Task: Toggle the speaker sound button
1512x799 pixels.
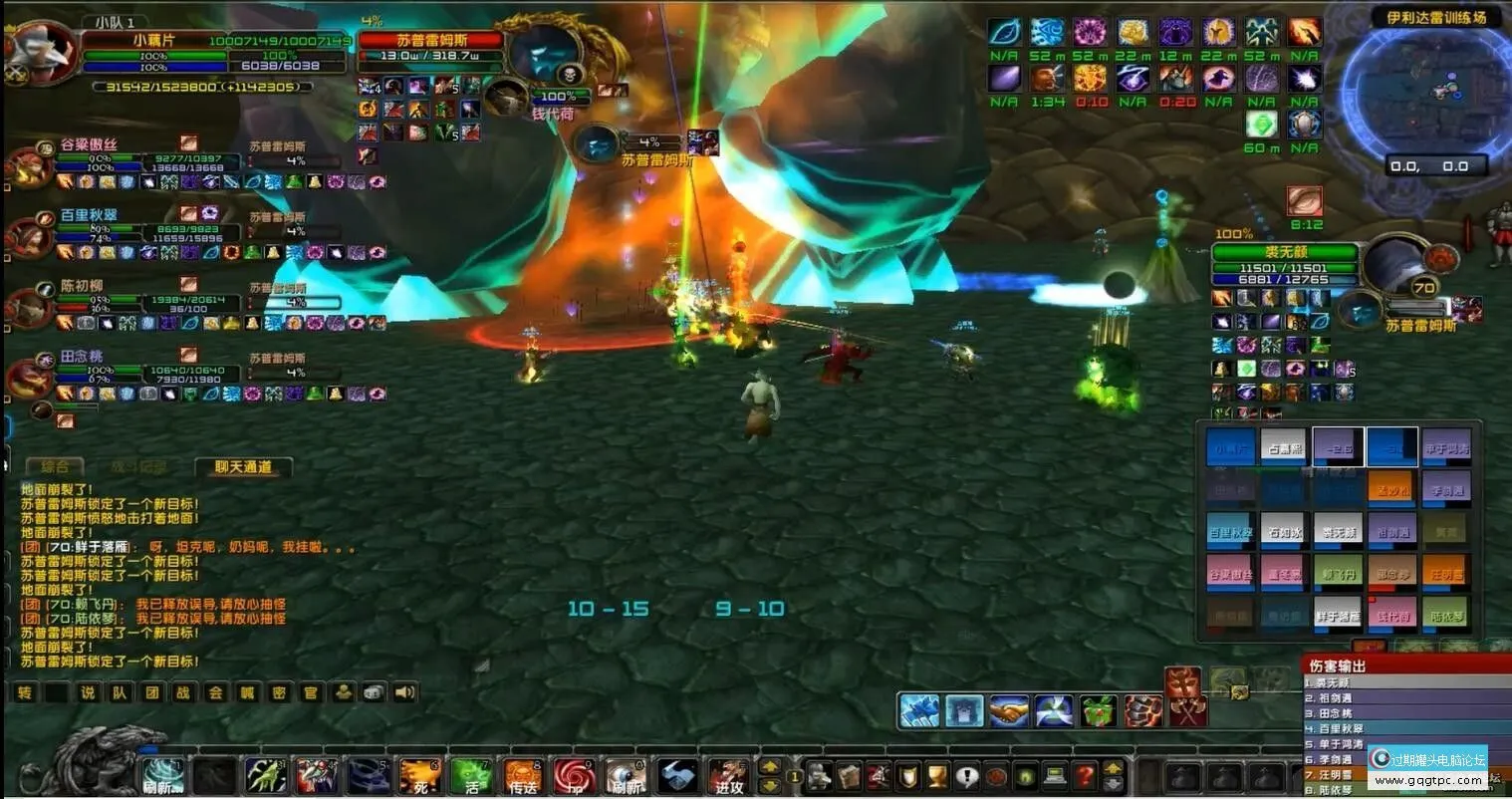Action: (404, 692)
